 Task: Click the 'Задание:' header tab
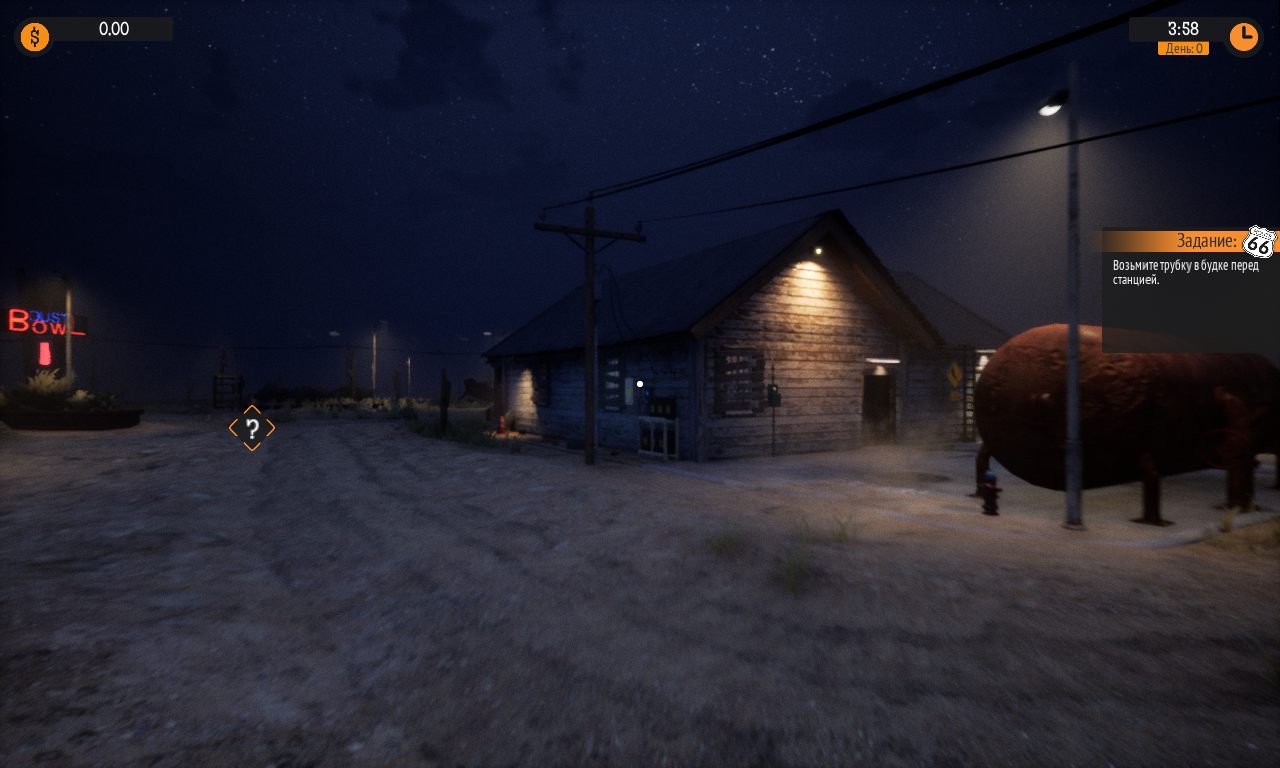1207,240
